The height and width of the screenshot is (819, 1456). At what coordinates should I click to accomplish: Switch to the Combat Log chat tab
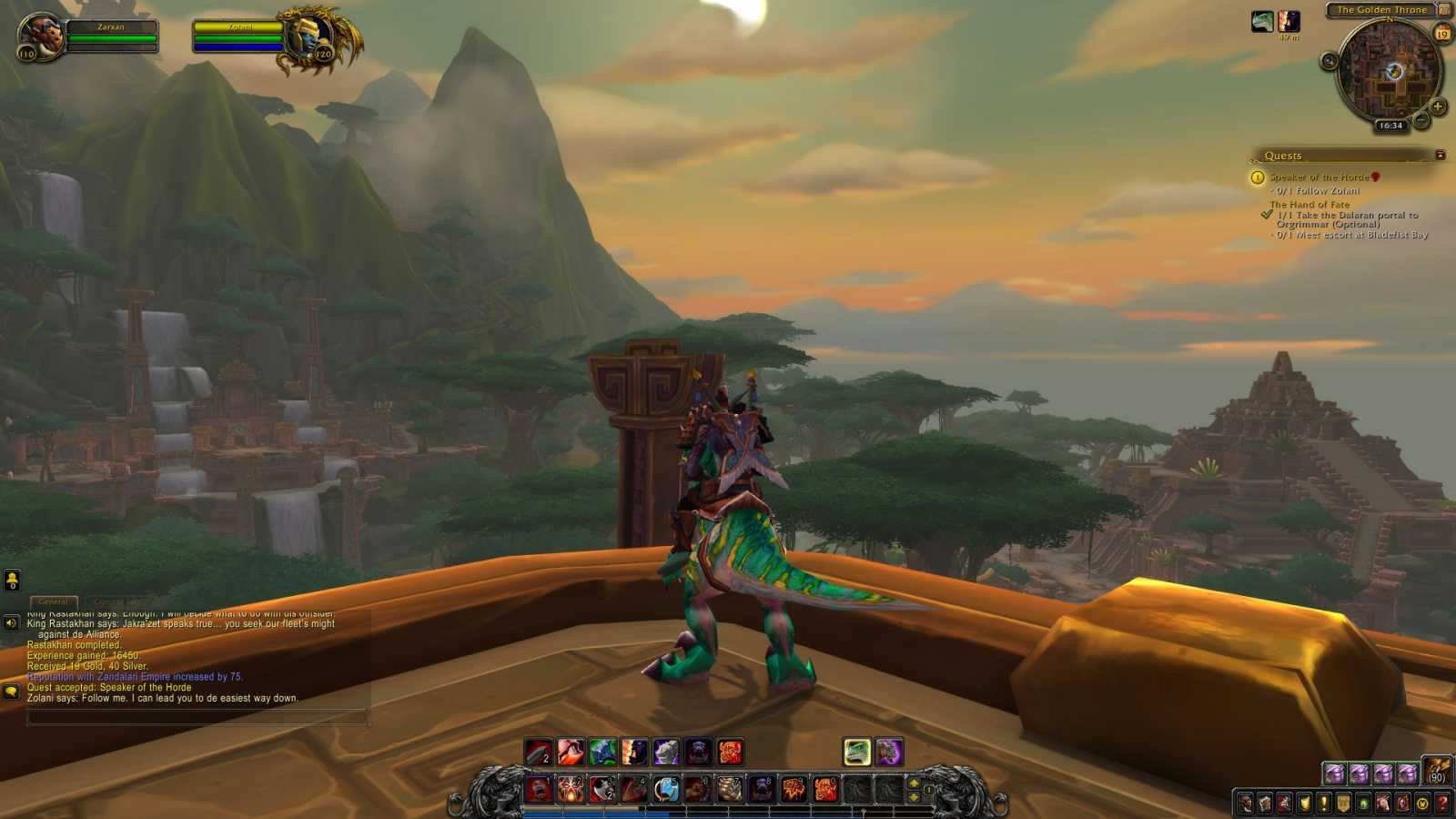[x=119, y=602]
